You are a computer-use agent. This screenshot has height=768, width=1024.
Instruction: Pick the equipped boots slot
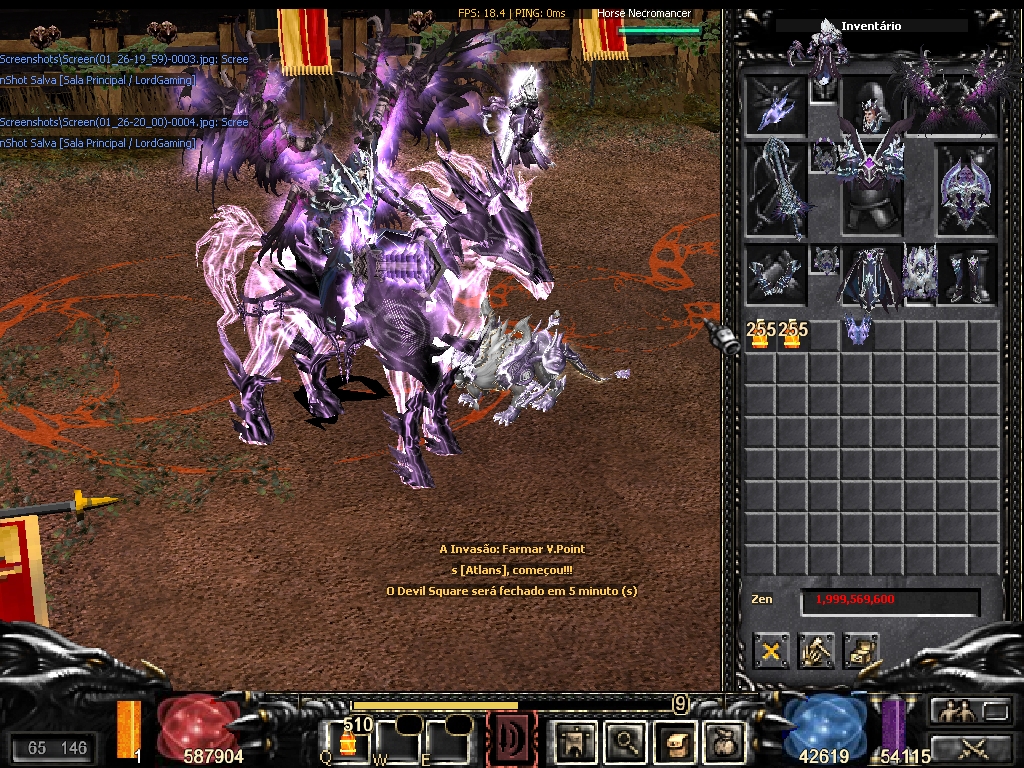click(x=966, y=276)
